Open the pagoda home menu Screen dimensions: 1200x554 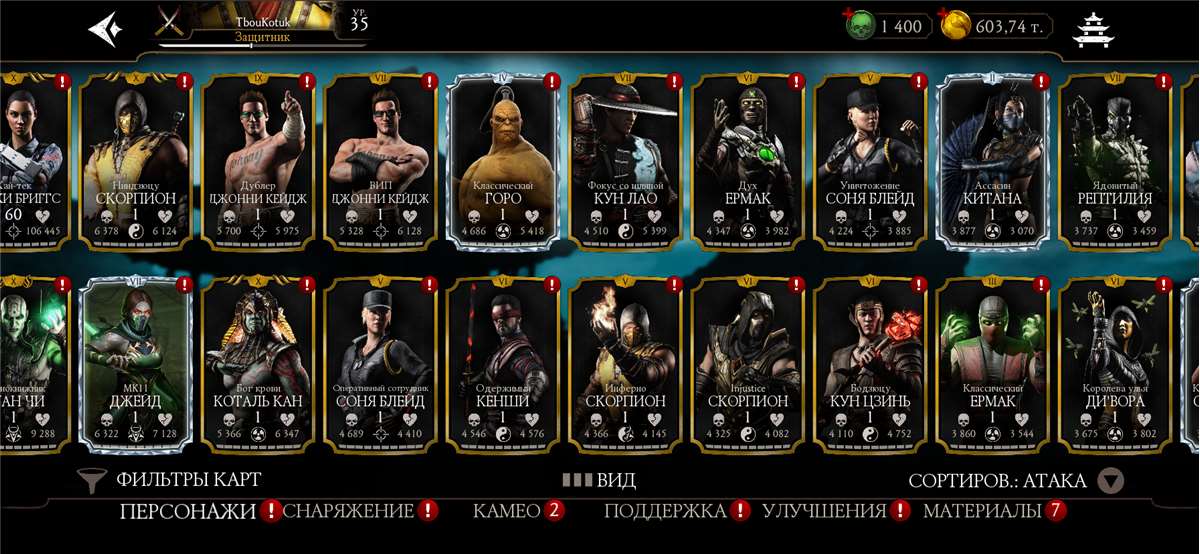1094,30
